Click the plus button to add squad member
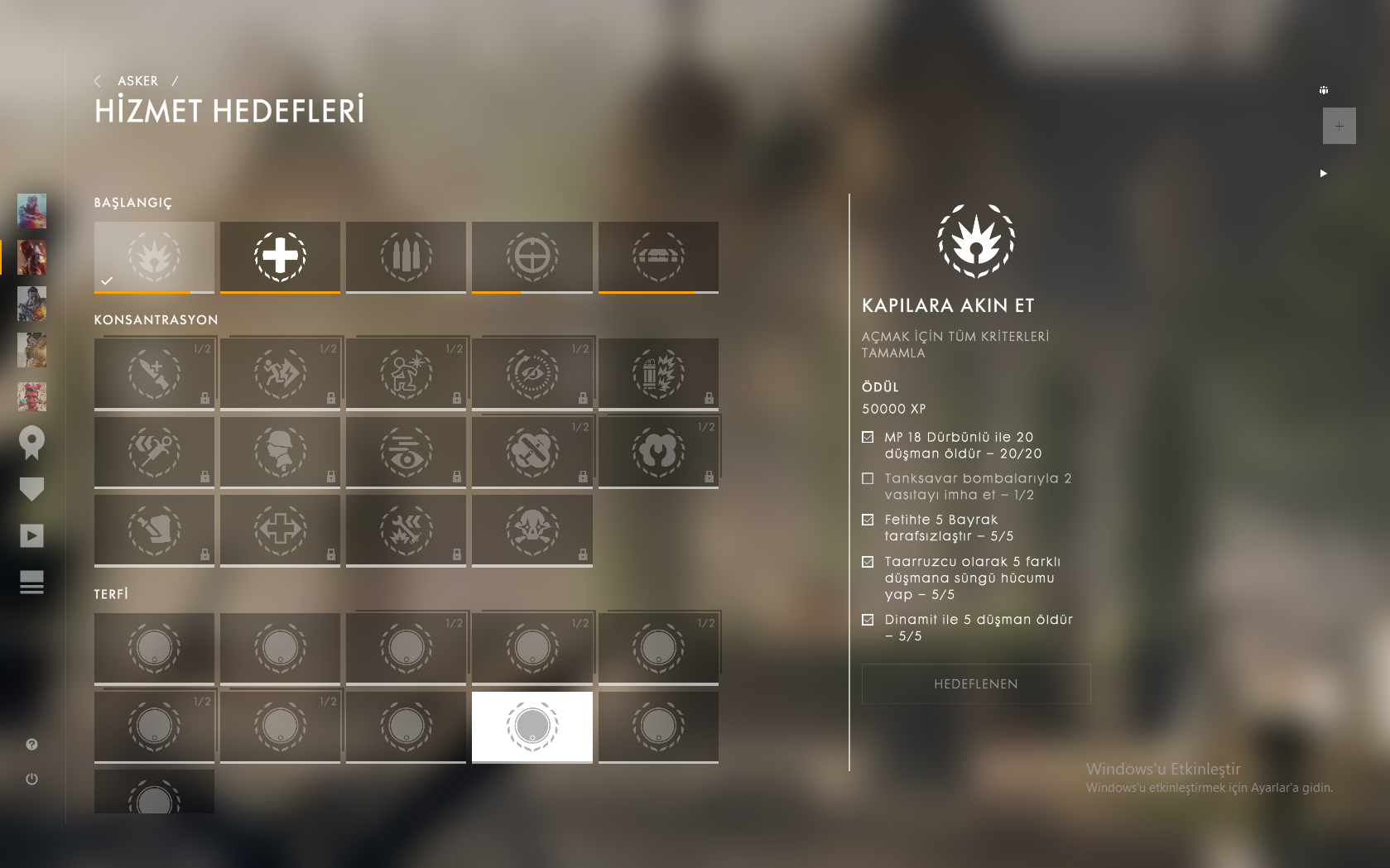This screenshot has height=868, width=1390. [x=1339, y=126]
